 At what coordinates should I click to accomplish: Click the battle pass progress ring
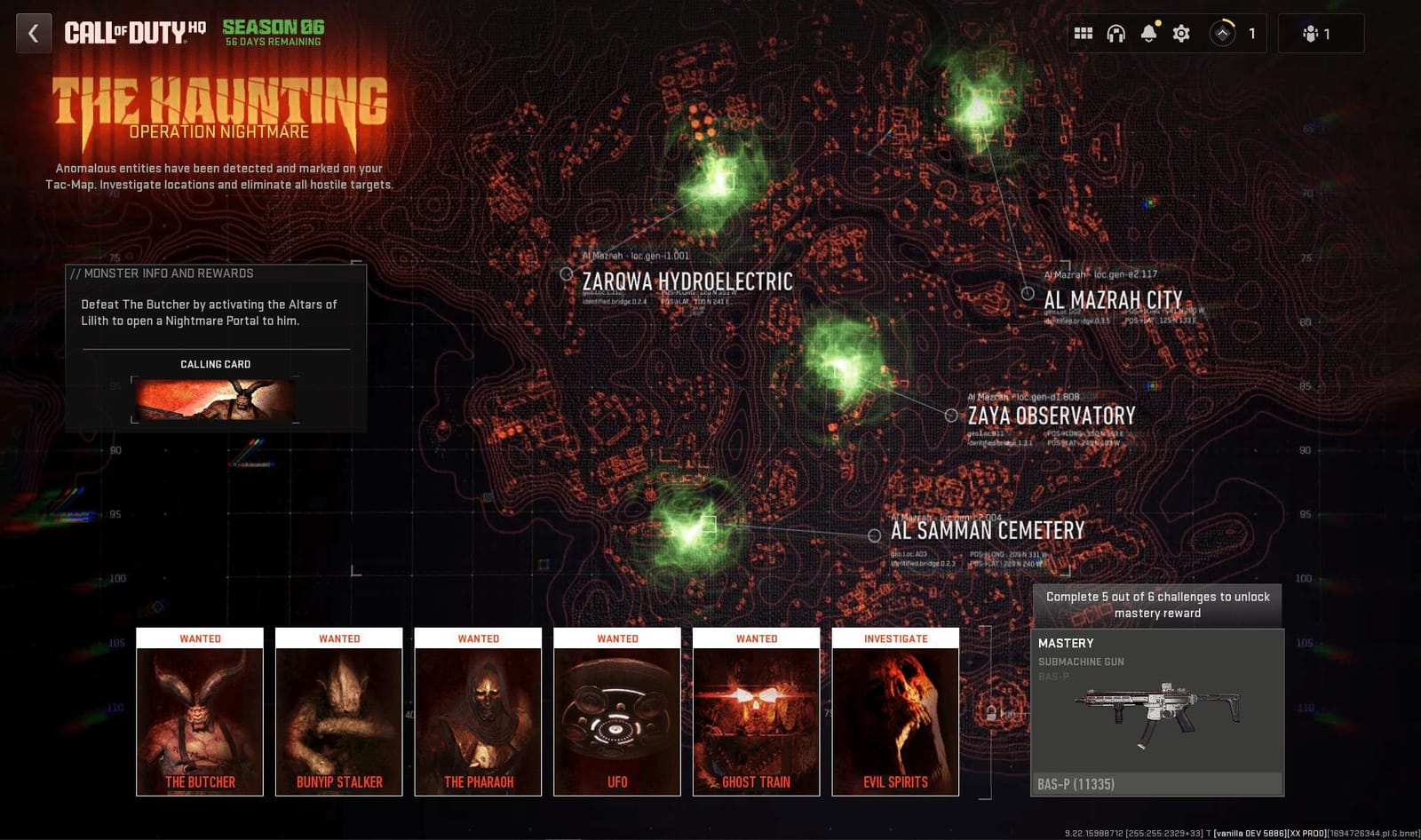(1223, 33)
